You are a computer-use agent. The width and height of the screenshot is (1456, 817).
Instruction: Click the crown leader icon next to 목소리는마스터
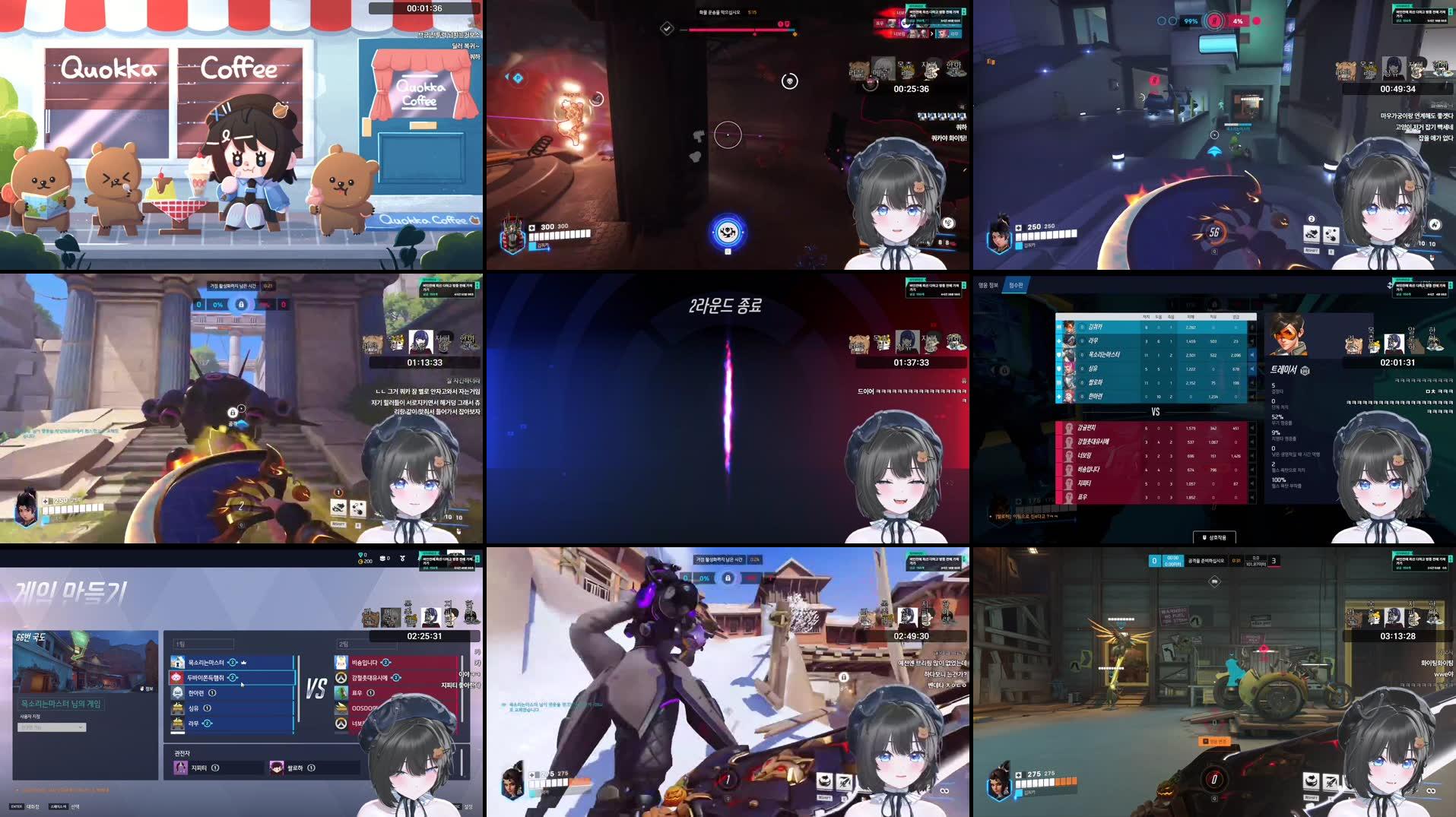(243, 662)
